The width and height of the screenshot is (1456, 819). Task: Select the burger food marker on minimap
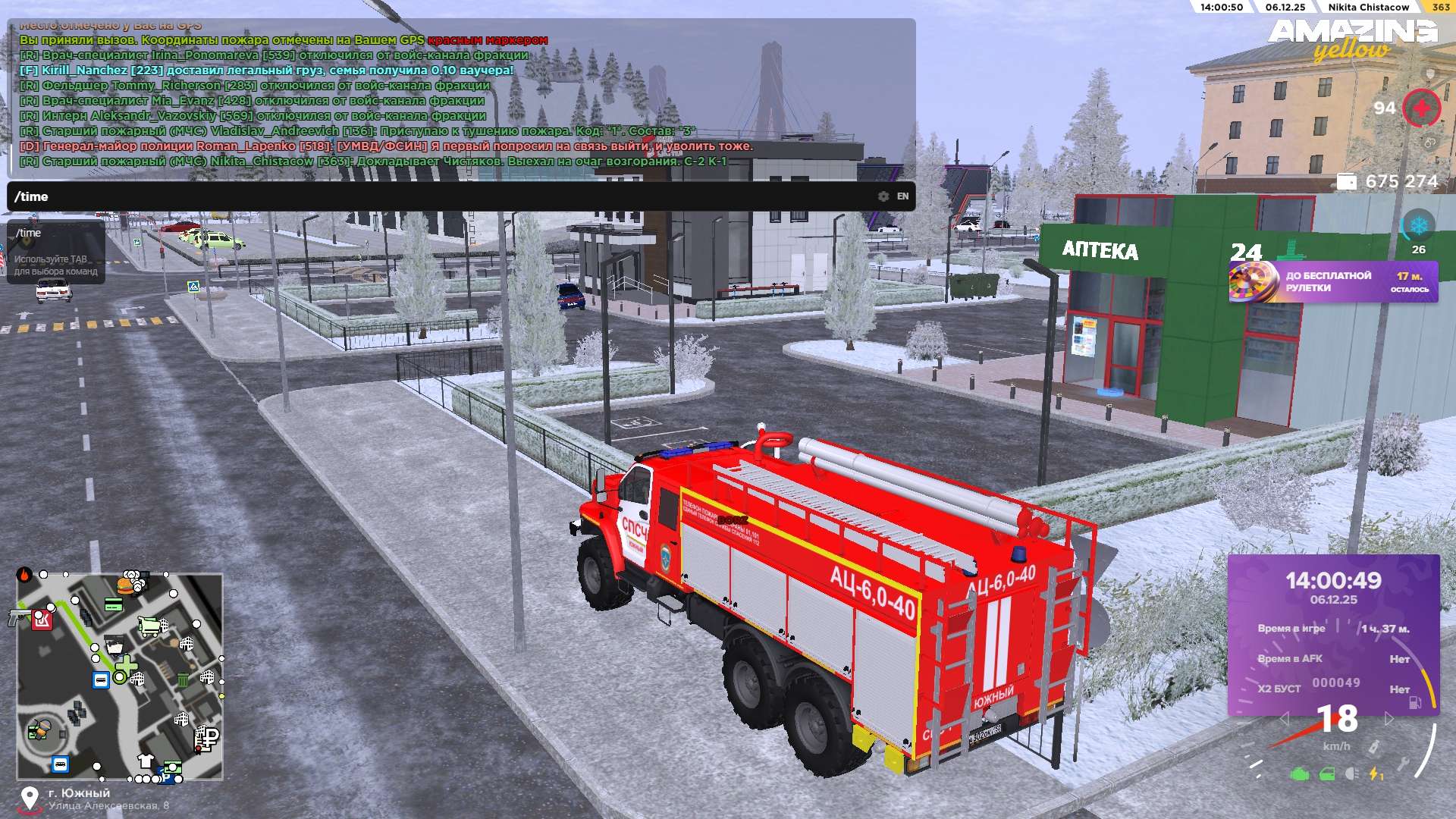click(125, 586)
